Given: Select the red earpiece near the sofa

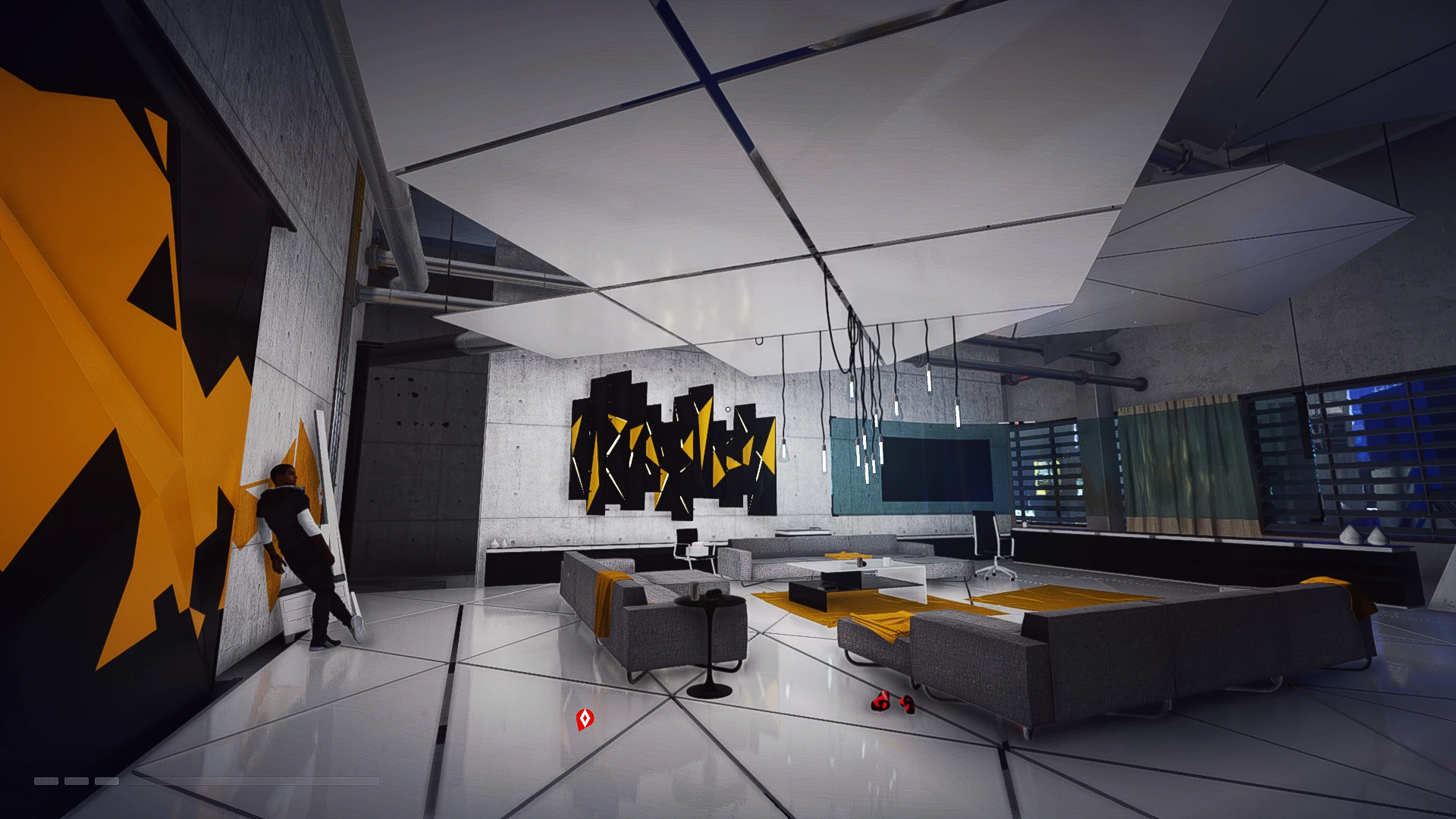Looking at the screenshot, I should [x=908, y=704].
